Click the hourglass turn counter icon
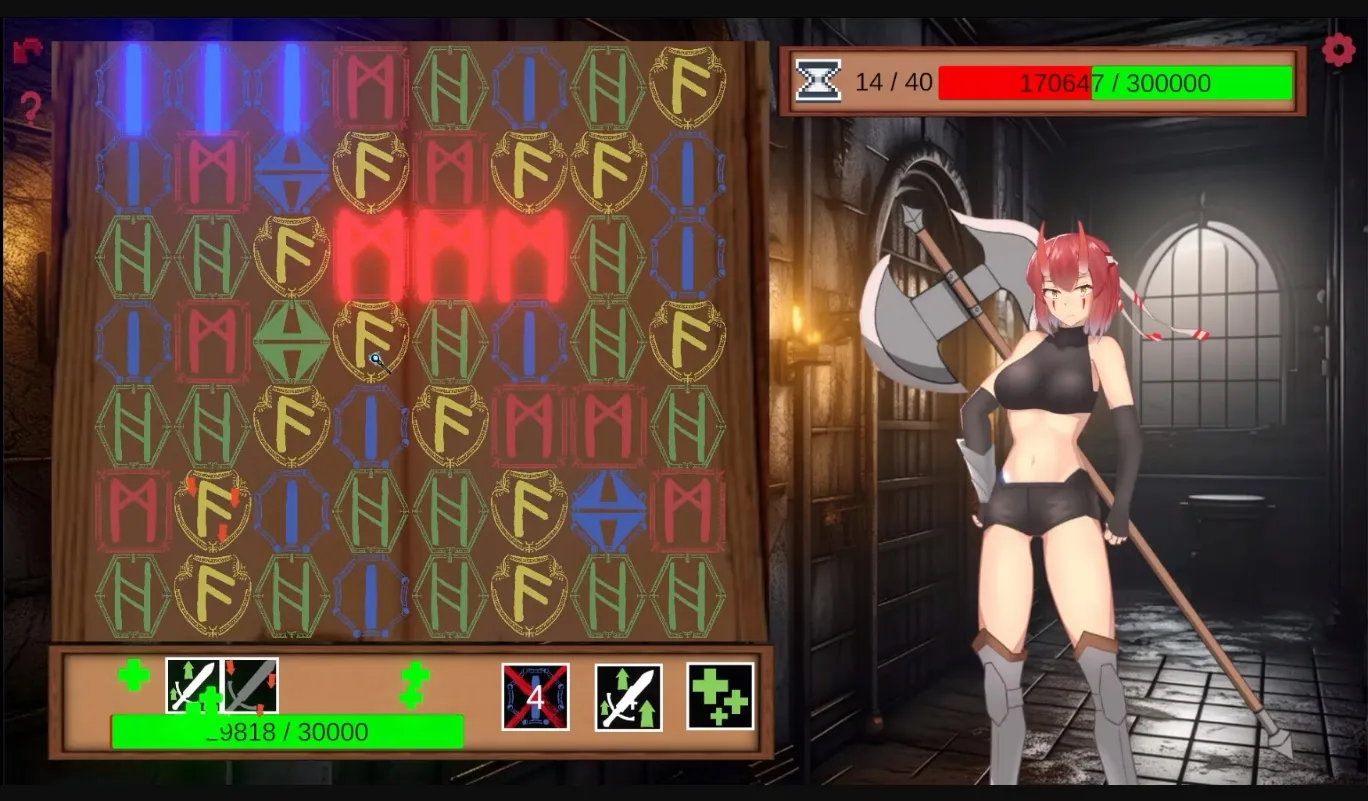 point(818,79)
